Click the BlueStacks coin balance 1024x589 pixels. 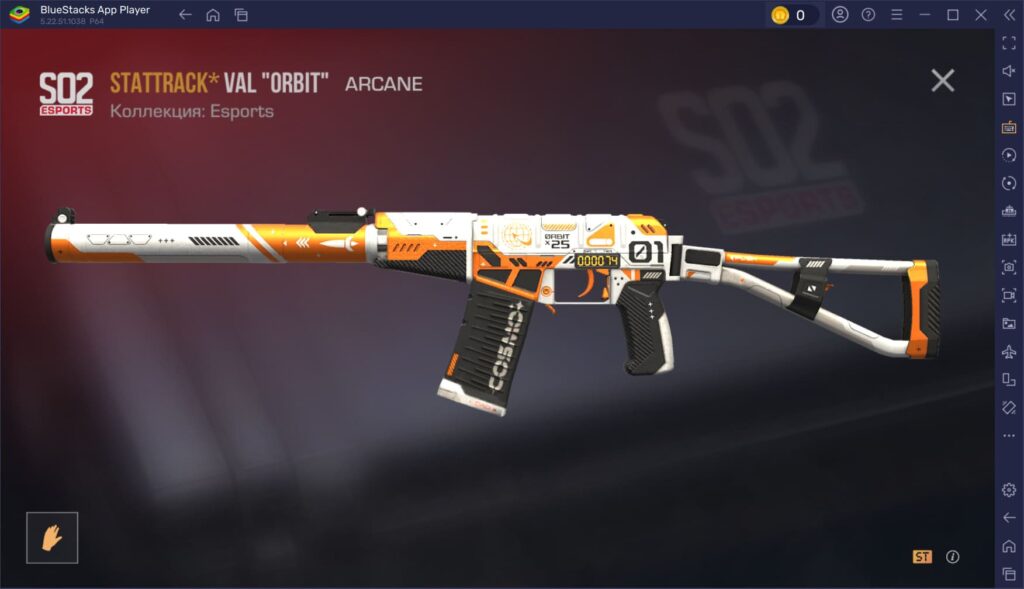pos(792,15)
